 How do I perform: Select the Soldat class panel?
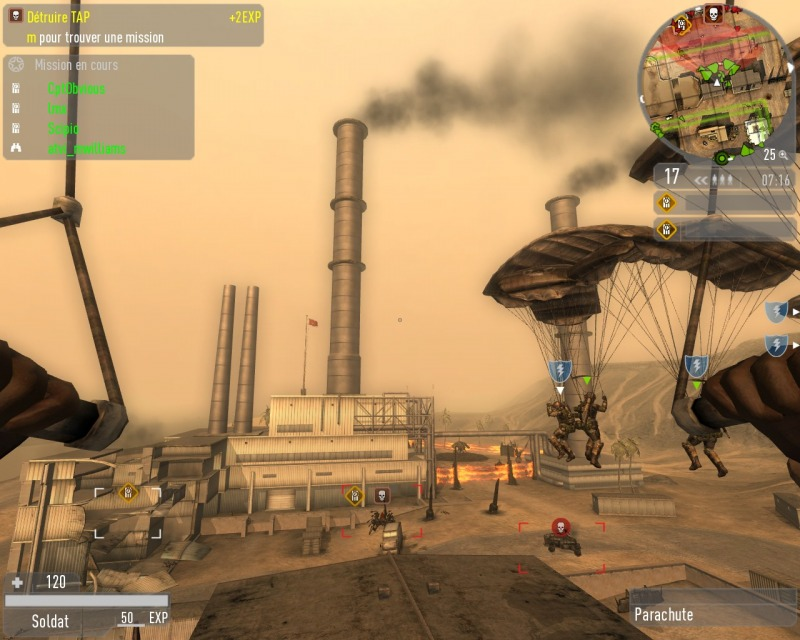[50, 620]
